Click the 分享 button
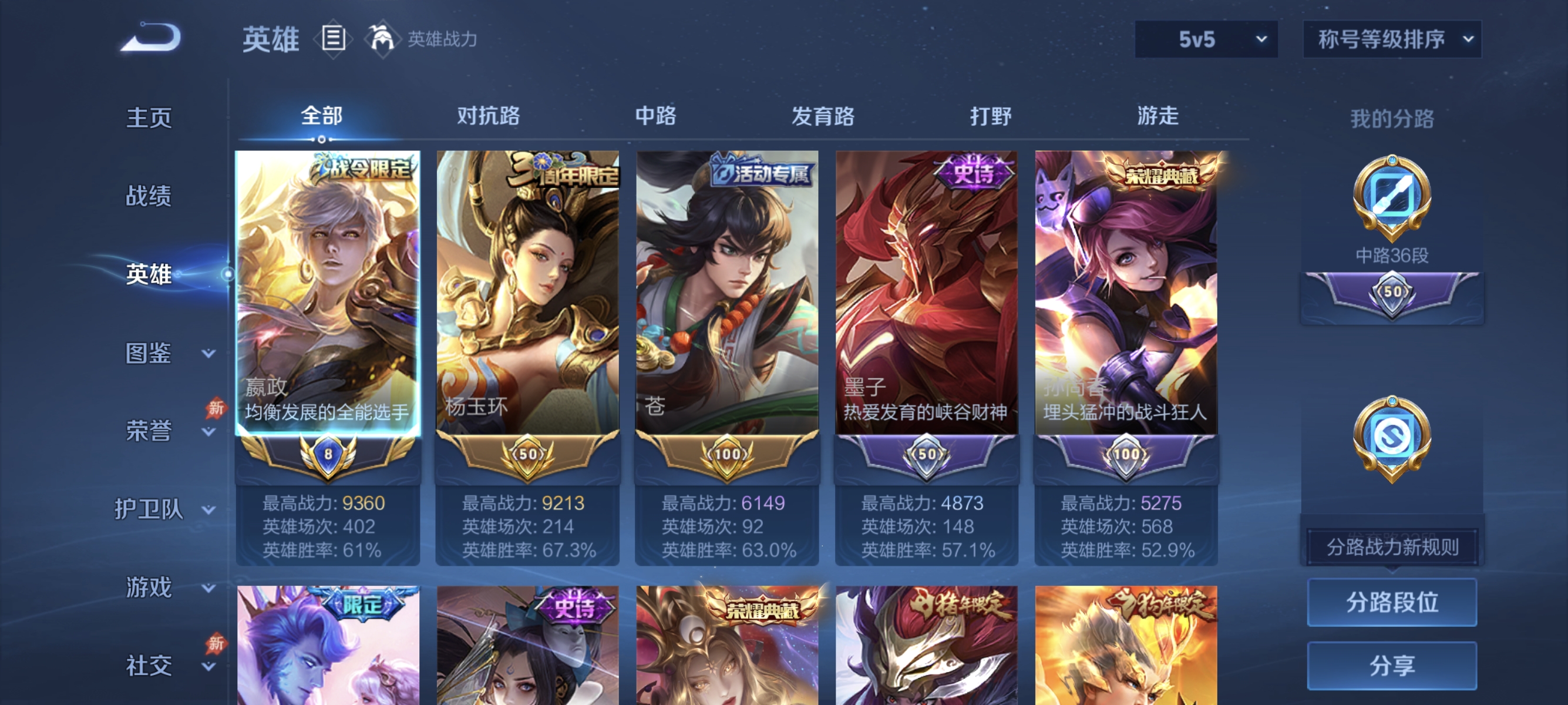 pos(1392,666)
